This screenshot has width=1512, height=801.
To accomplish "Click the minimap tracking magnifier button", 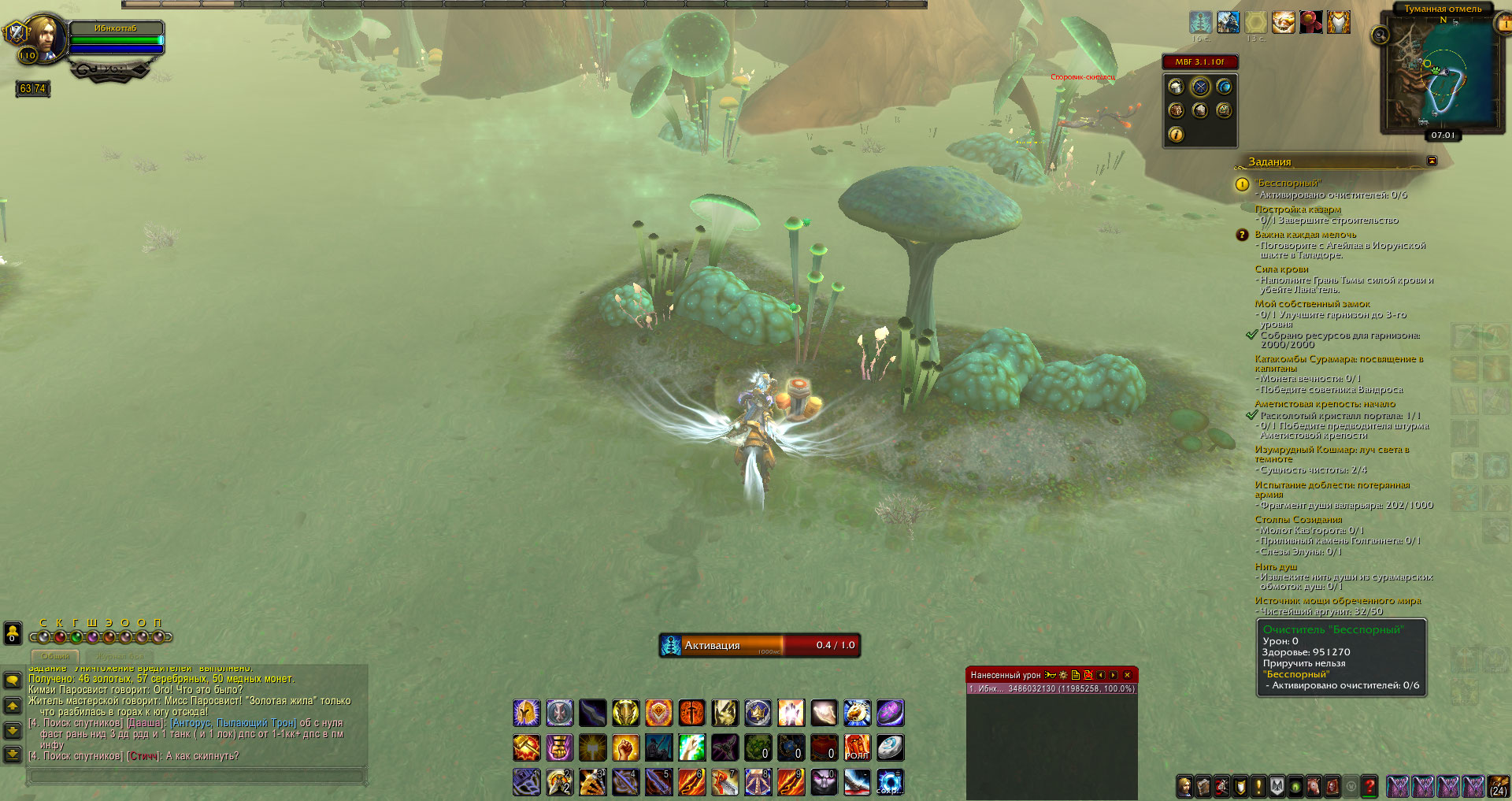I will [x=1380, y=35].
